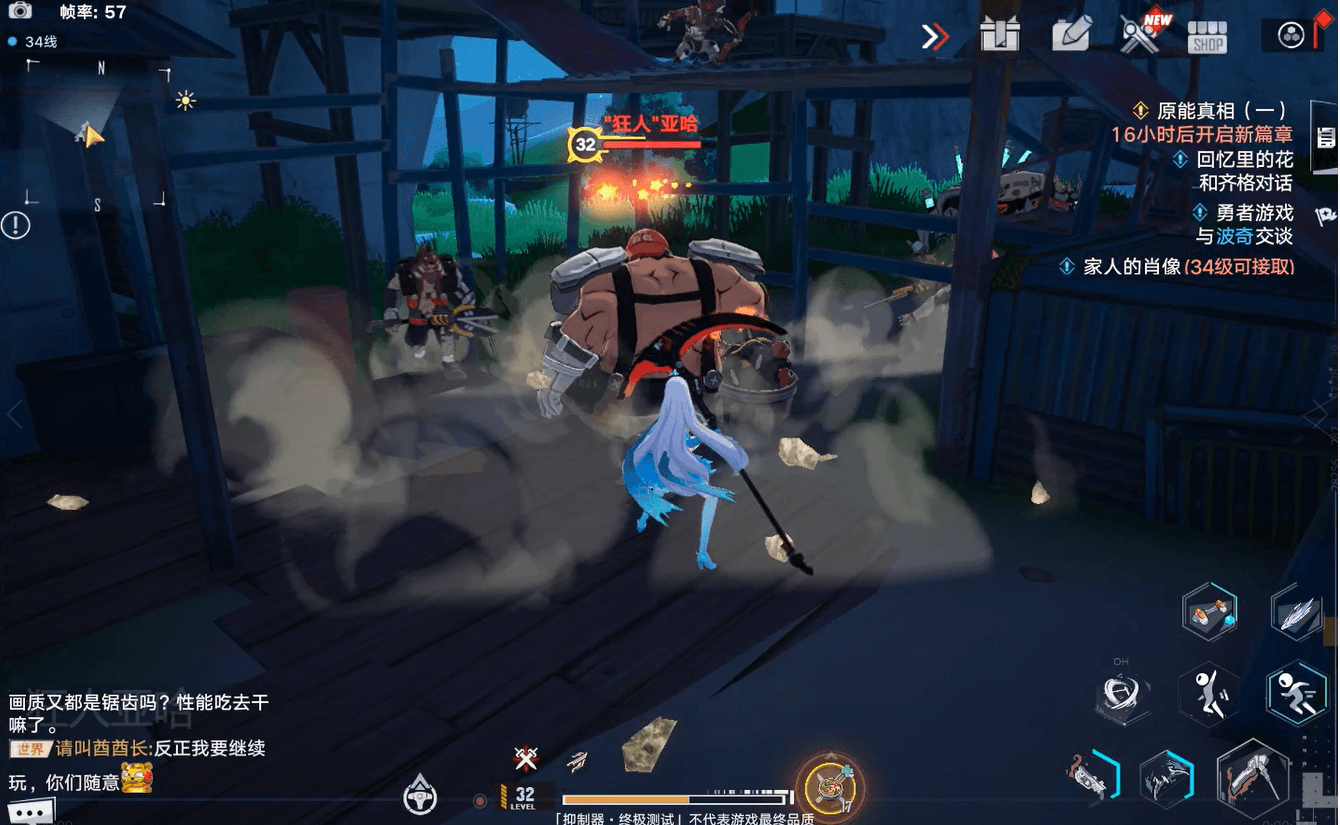Open the screenshot camera icon
The image size is (1340, 825).
click(19, 11)
